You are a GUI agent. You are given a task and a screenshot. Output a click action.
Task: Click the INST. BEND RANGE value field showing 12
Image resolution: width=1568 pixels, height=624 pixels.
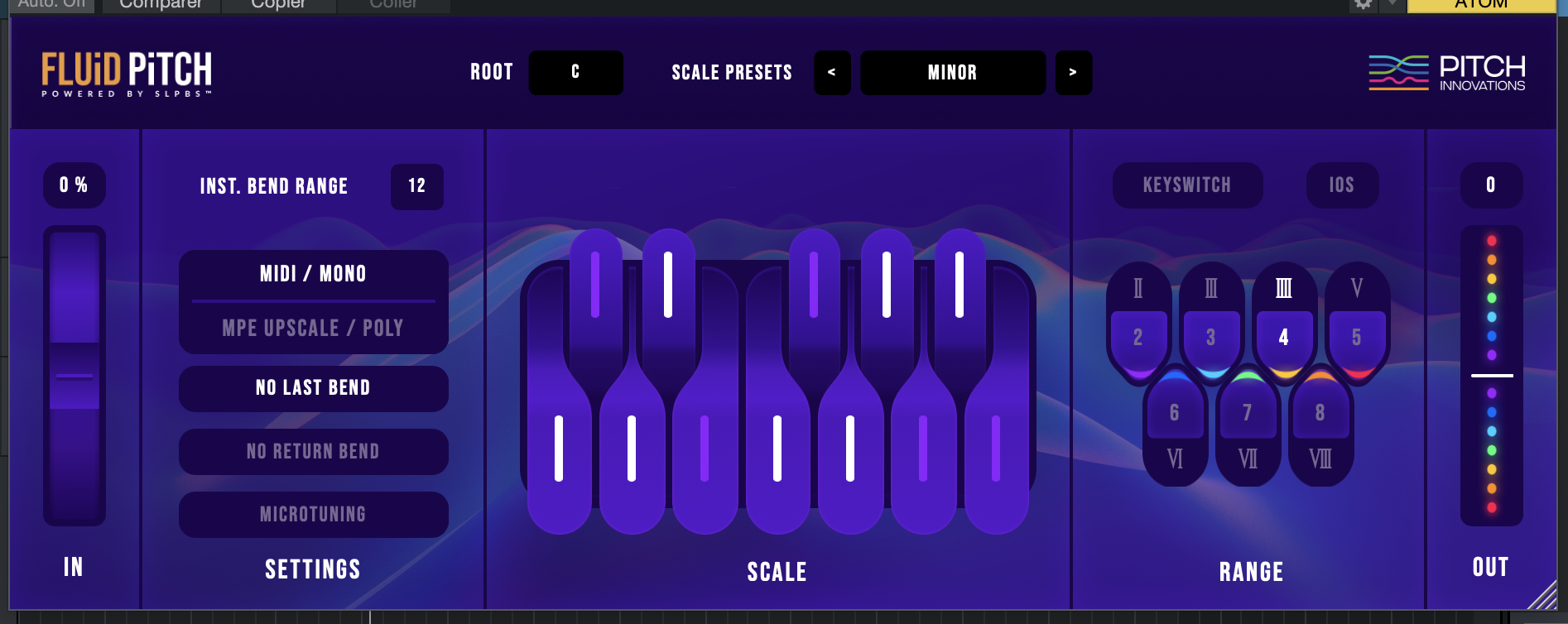coord(417,187)
